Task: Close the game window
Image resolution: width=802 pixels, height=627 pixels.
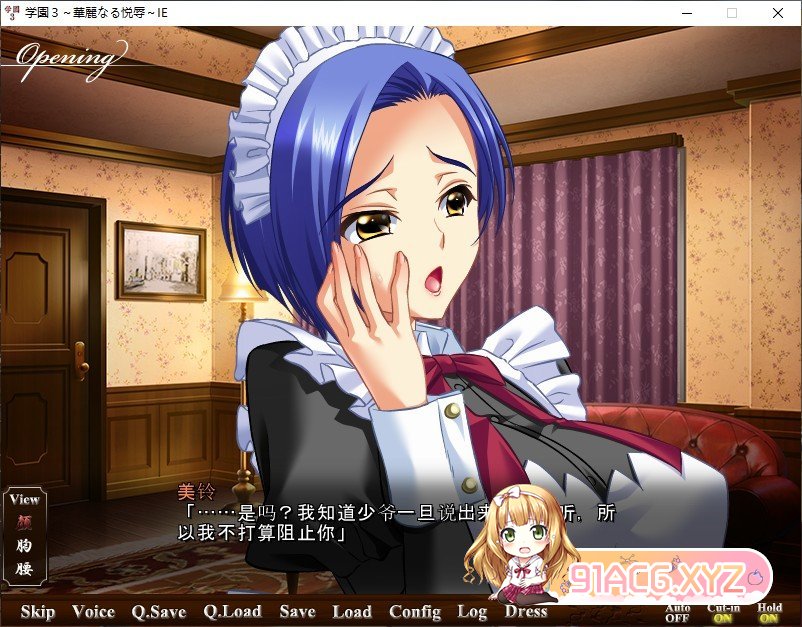Action: 778,13
